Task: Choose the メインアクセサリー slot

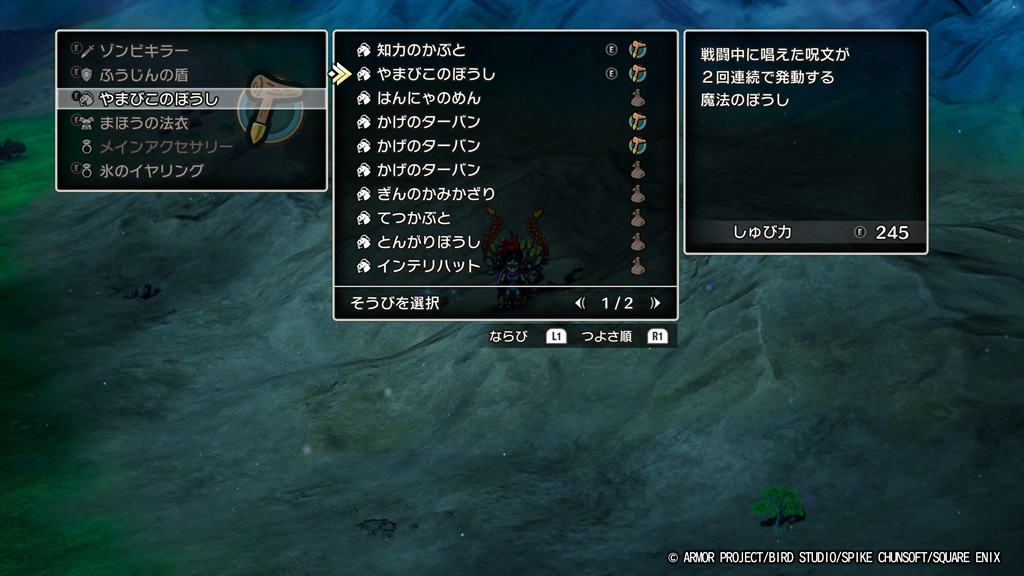Action: click(166, 147)
